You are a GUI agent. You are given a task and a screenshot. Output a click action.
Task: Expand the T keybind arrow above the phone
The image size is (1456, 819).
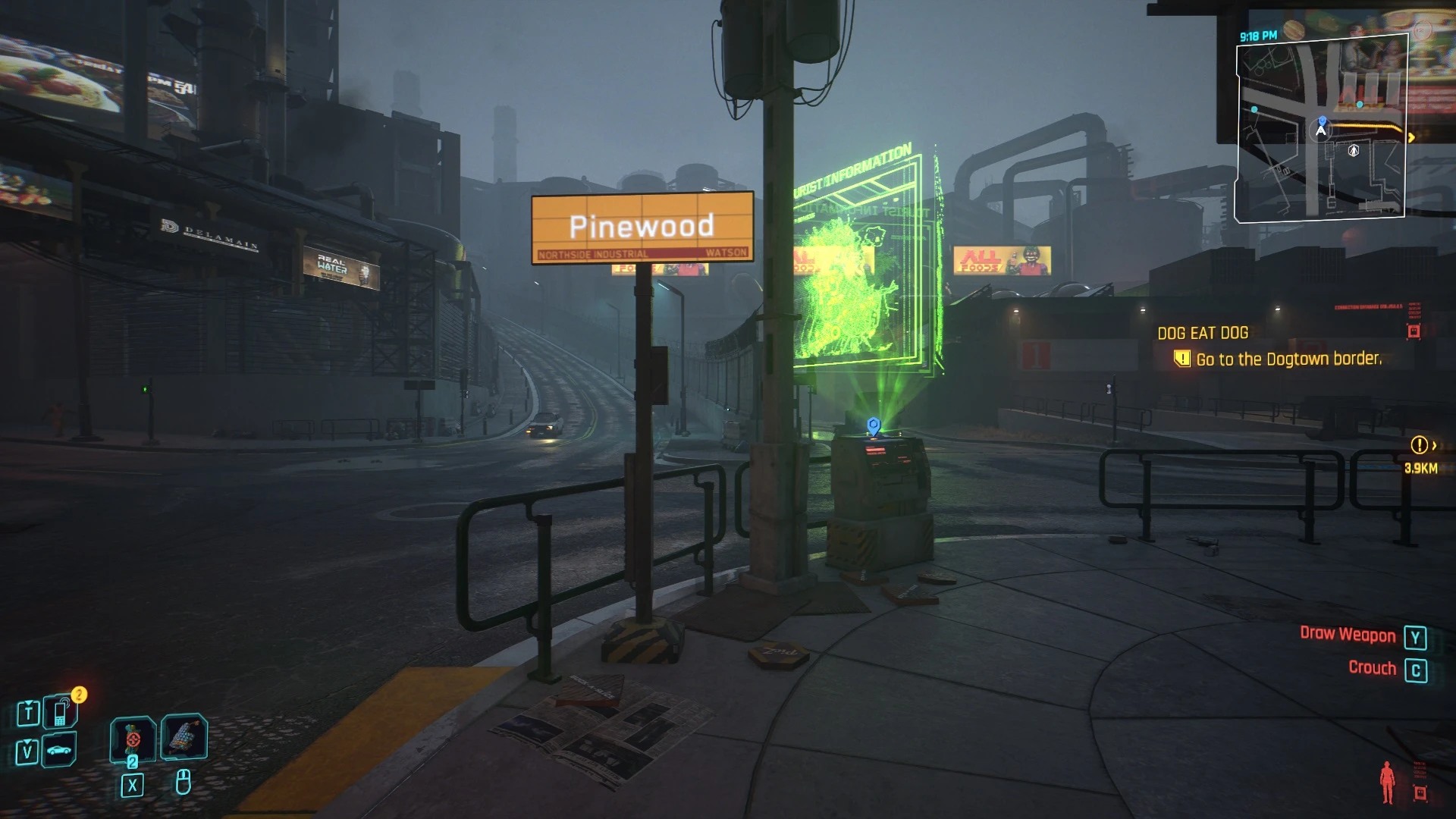(x=29, y=703)
